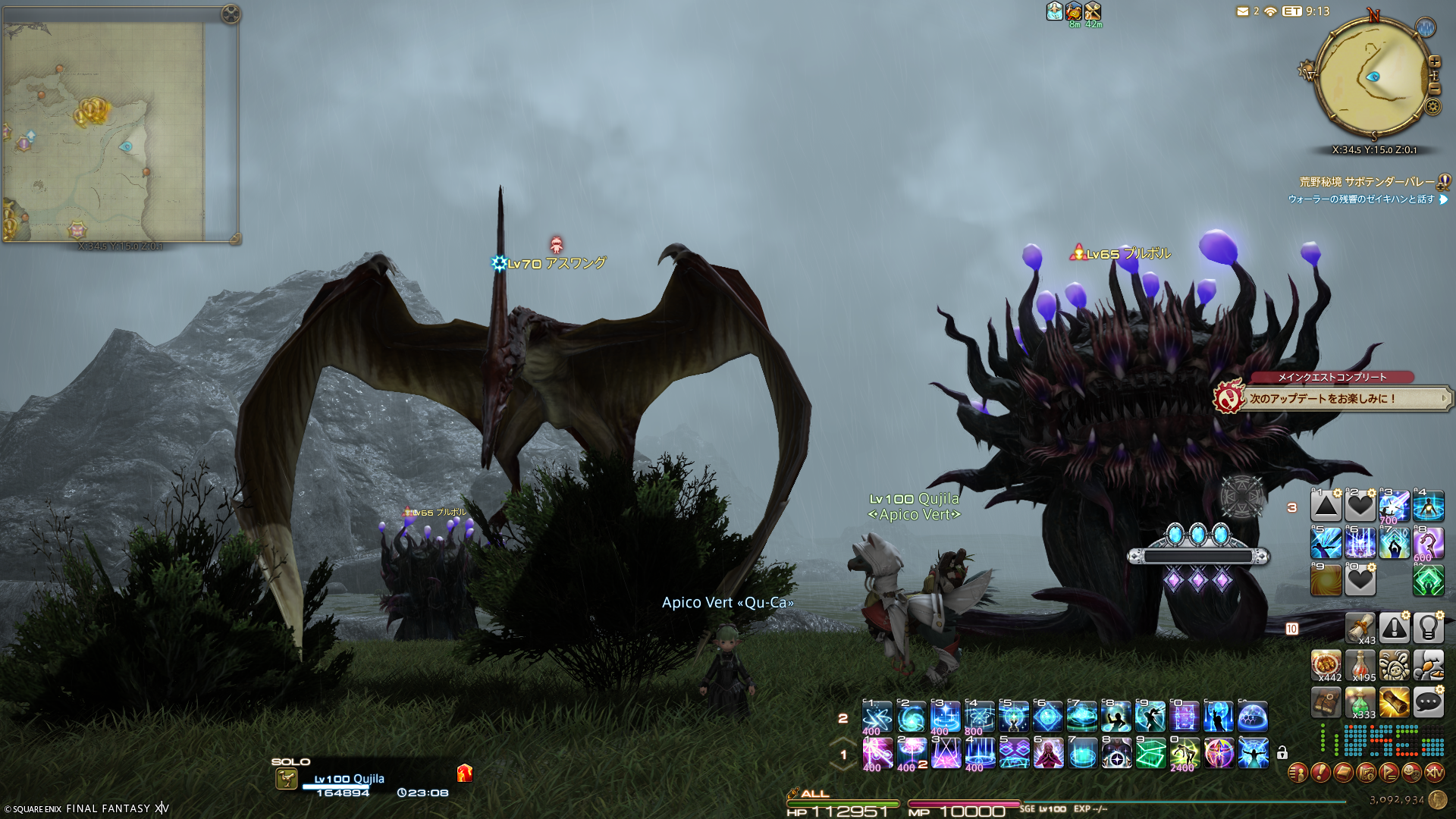The height and width of the screenshot is (819, 1456).
Task: Check the rainy weather icon by minimap
Action: click(x=1426, y=28)
